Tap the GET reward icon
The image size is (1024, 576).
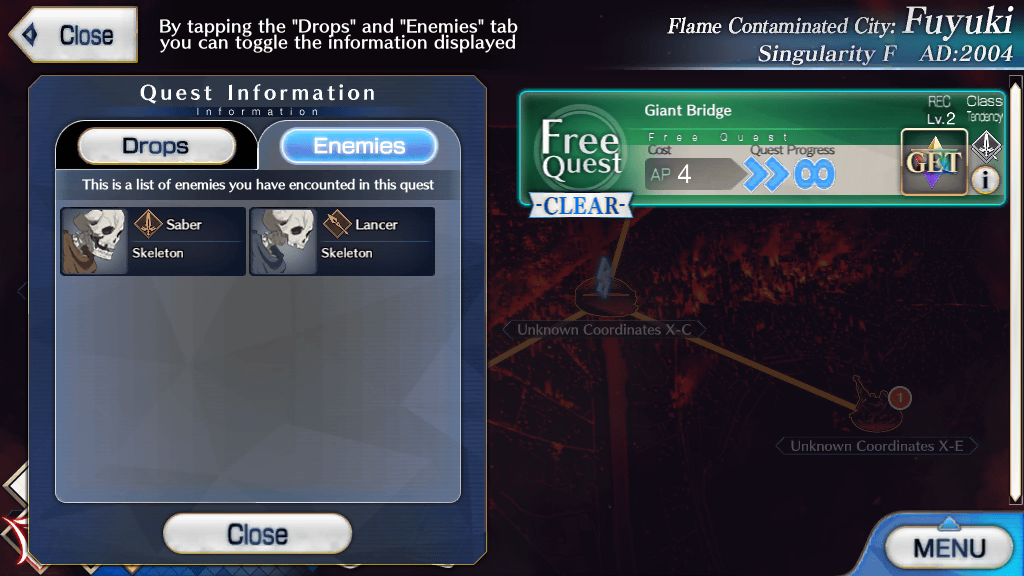click(x=933, y=162)
